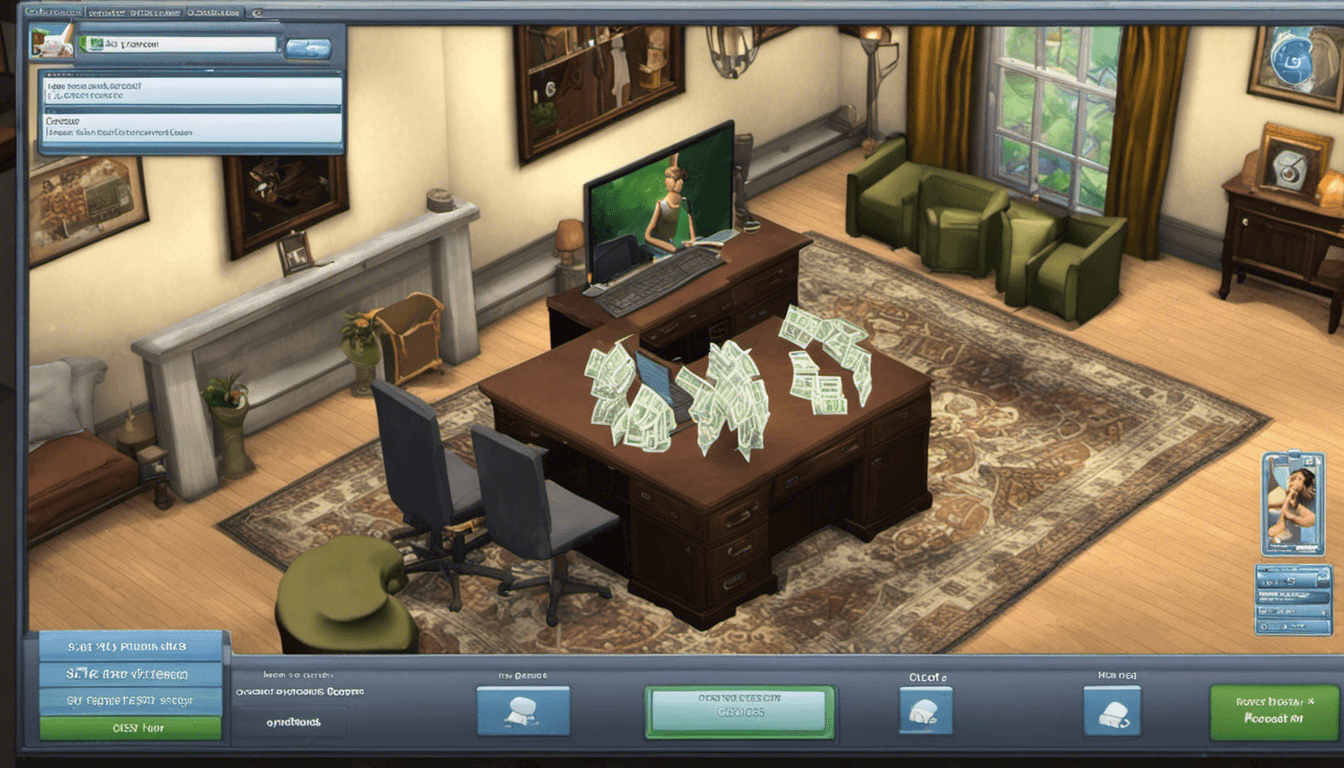The width and height of the screenshot is (1344, 768).
Task: Click the small green button in the bottom-left stack
Action: point(130,728)
